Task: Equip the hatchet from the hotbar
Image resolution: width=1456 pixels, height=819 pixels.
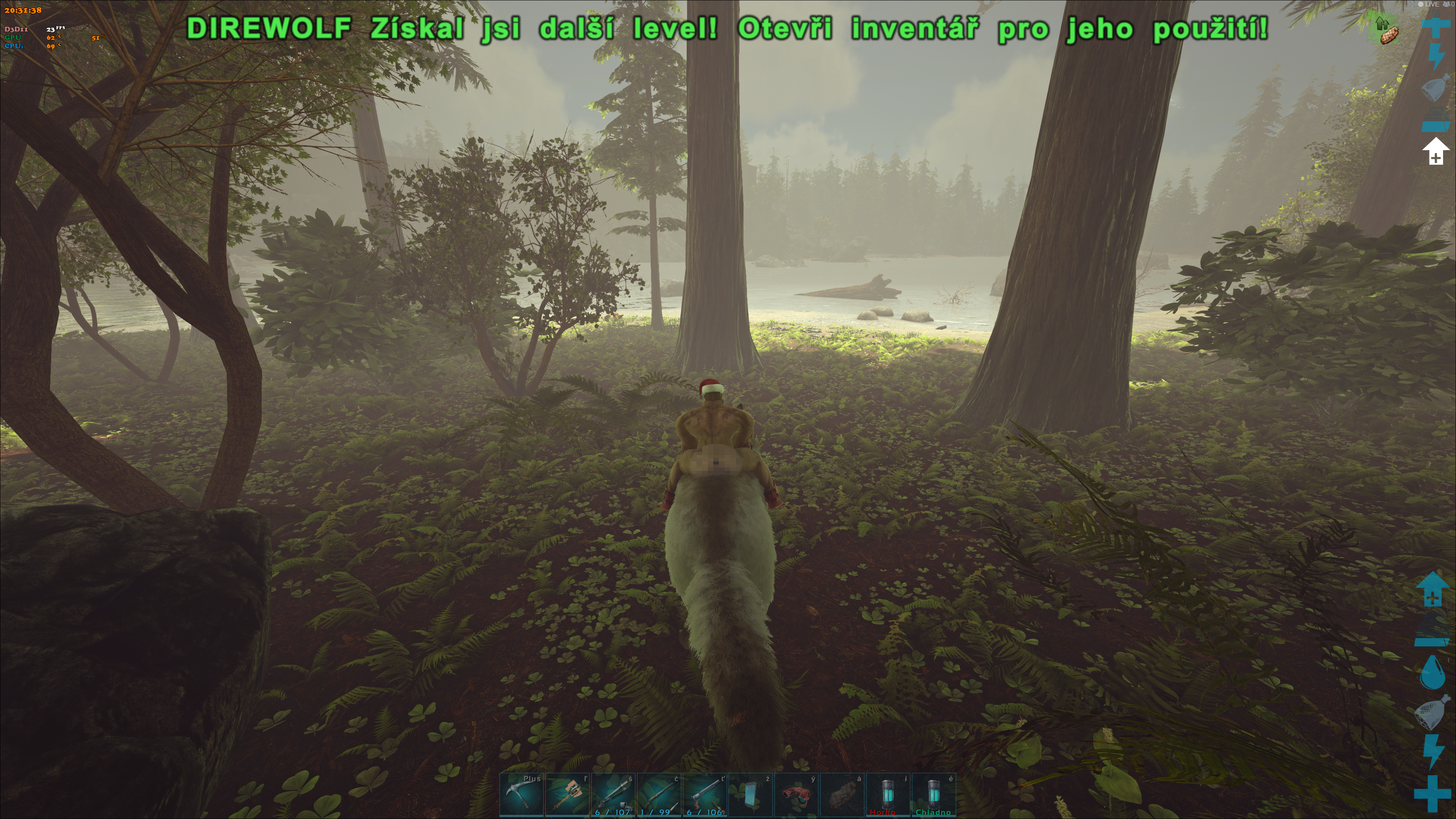Action: tap(568, 795)
